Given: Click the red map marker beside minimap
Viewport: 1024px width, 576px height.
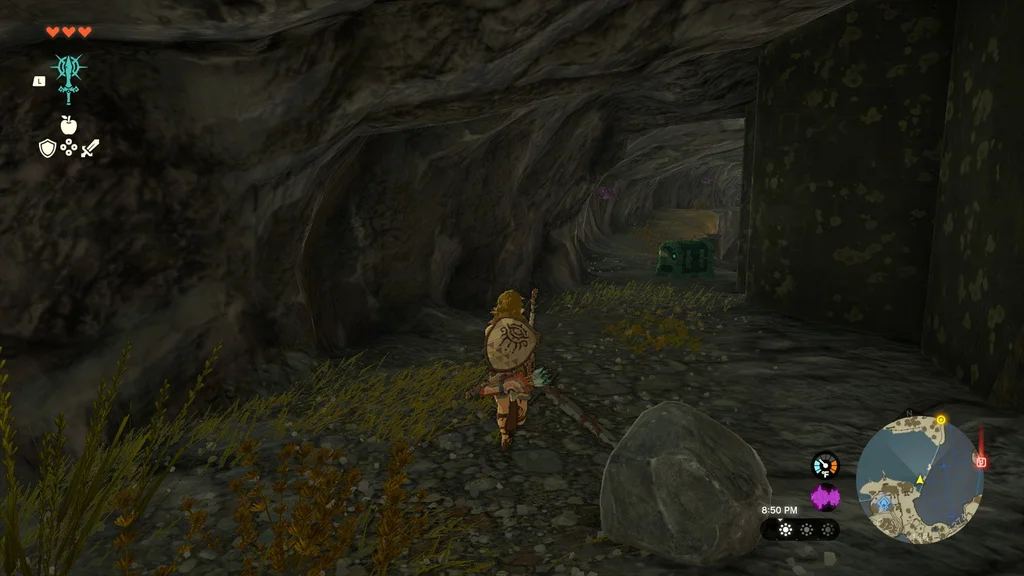Looking at the screenshot, I should pyautogui.click(x=981, y=461).
